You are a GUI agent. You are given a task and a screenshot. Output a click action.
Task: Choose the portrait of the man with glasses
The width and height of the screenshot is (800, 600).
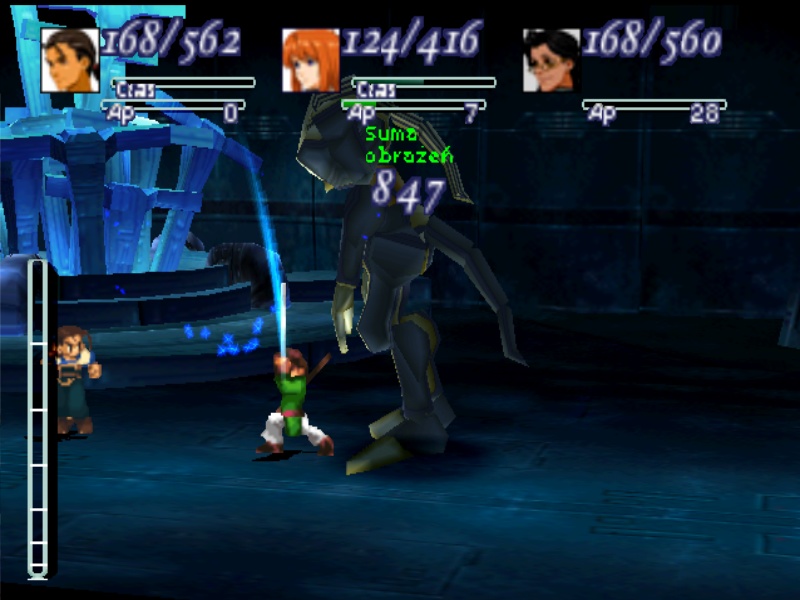(x=551, y=60)
